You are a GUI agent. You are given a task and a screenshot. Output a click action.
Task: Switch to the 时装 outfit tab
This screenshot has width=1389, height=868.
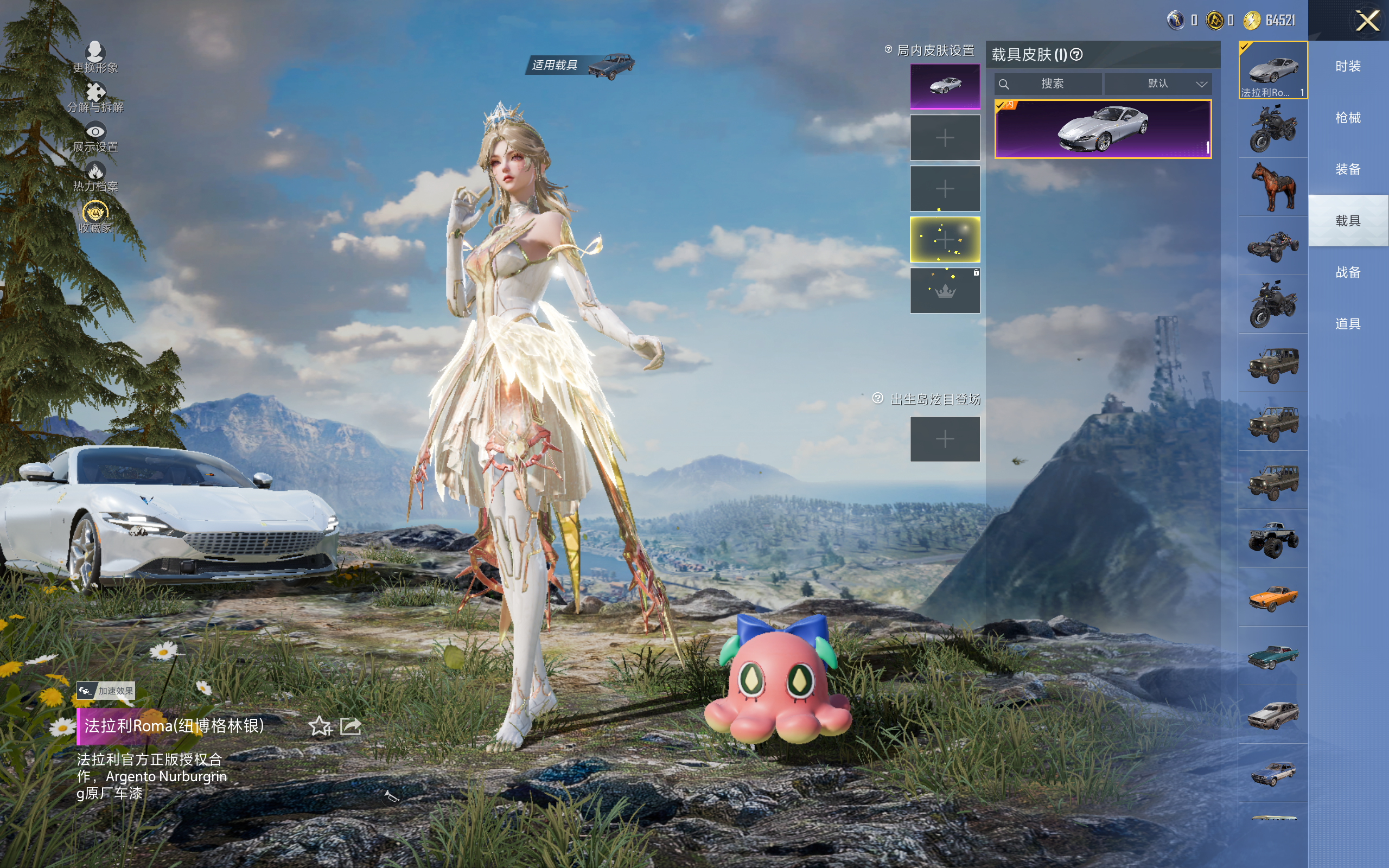tap(1348, 66)
